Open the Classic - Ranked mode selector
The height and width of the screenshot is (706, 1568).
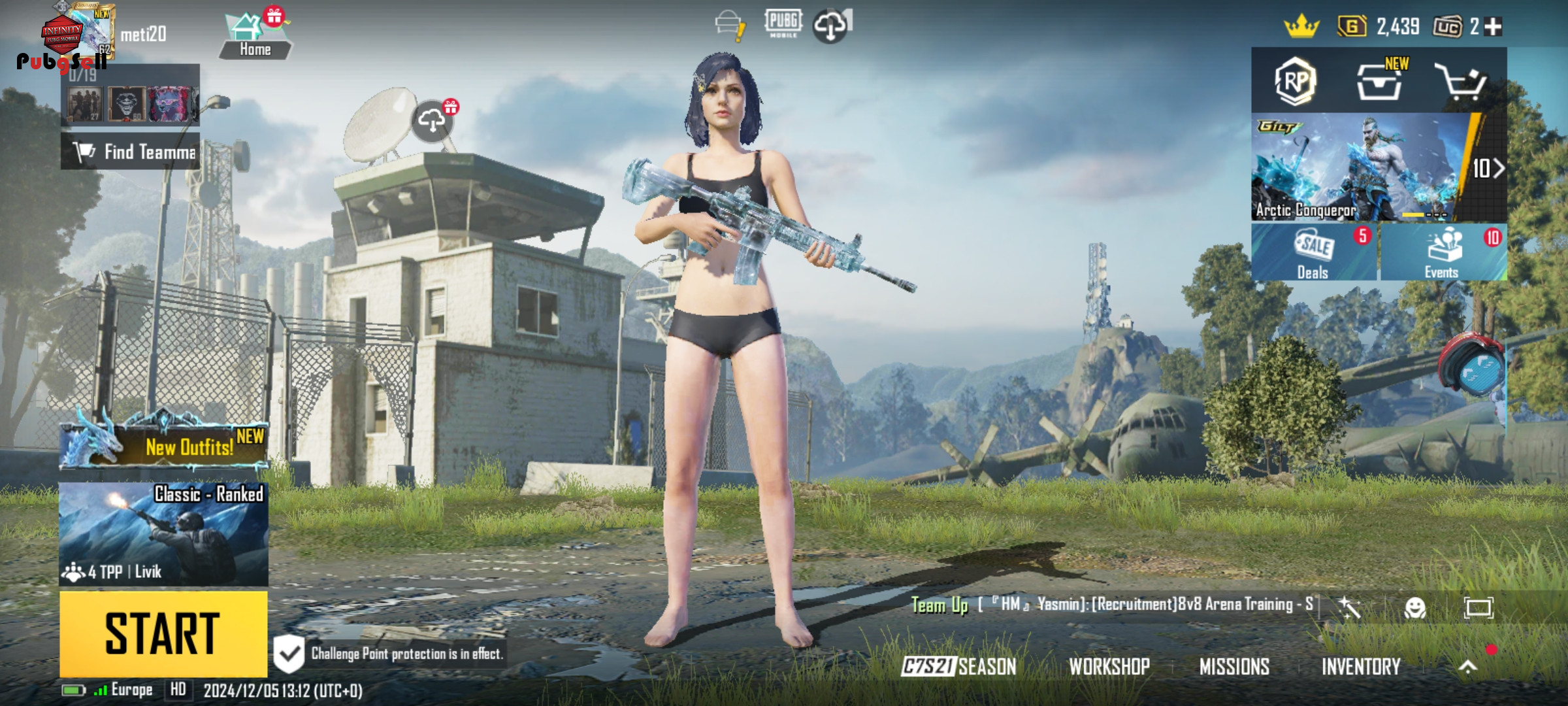pos(163,534)
